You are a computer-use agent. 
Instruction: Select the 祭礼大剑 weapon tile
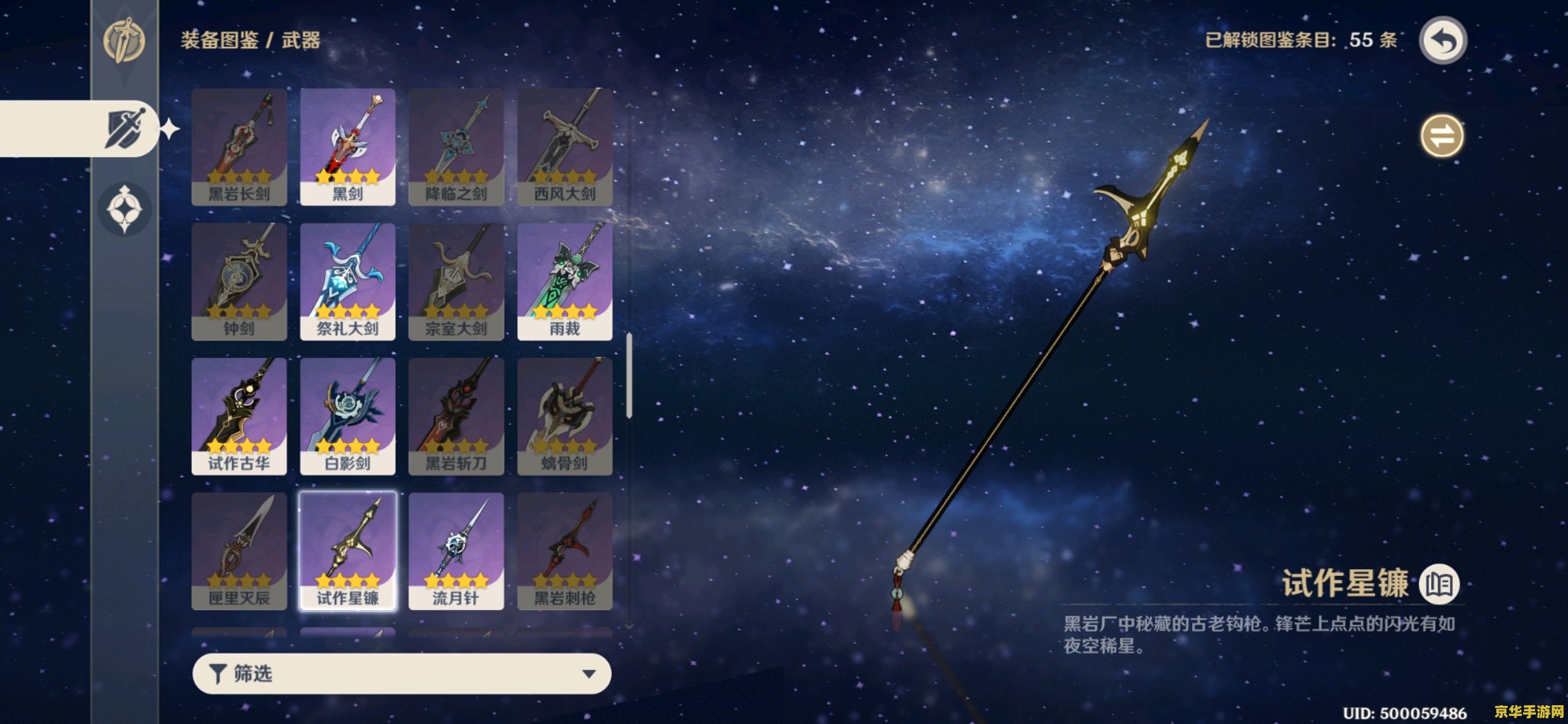click(348, 282)
